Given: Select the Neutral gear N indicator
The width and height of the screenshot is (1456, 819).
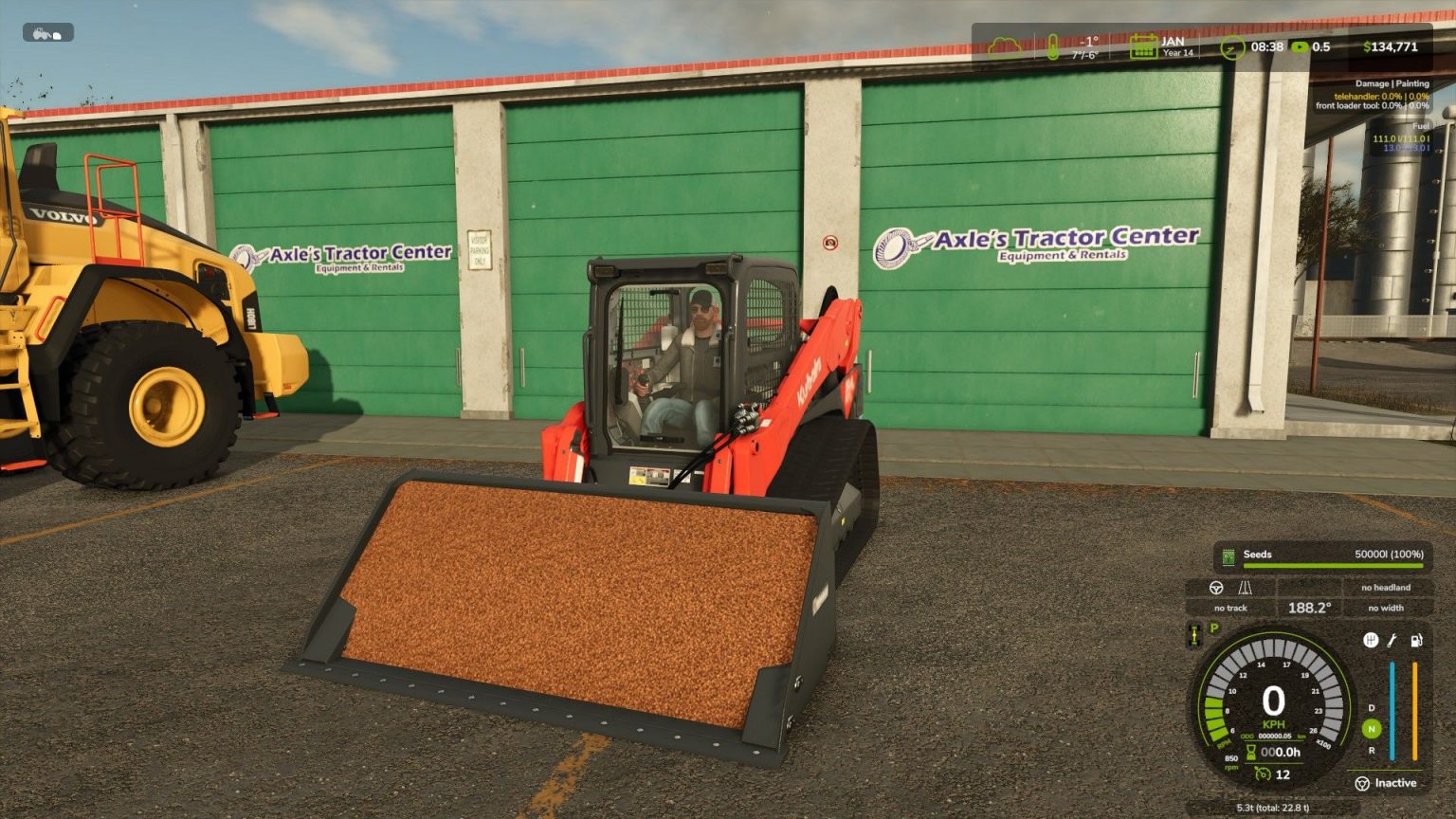Looking at the screenshot, I should click(x=1371, y=727).
